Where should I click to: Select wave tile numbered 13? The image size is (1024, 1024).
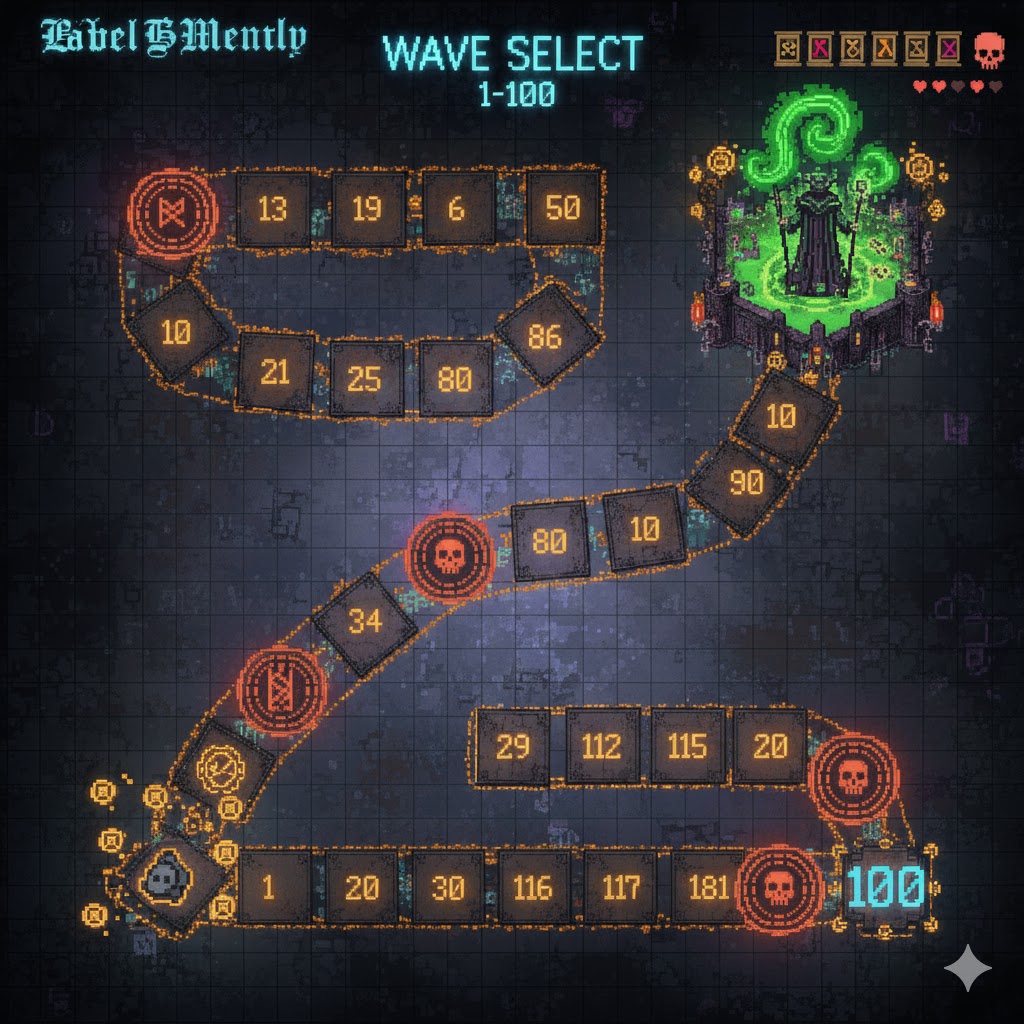[x=273, y=209]
